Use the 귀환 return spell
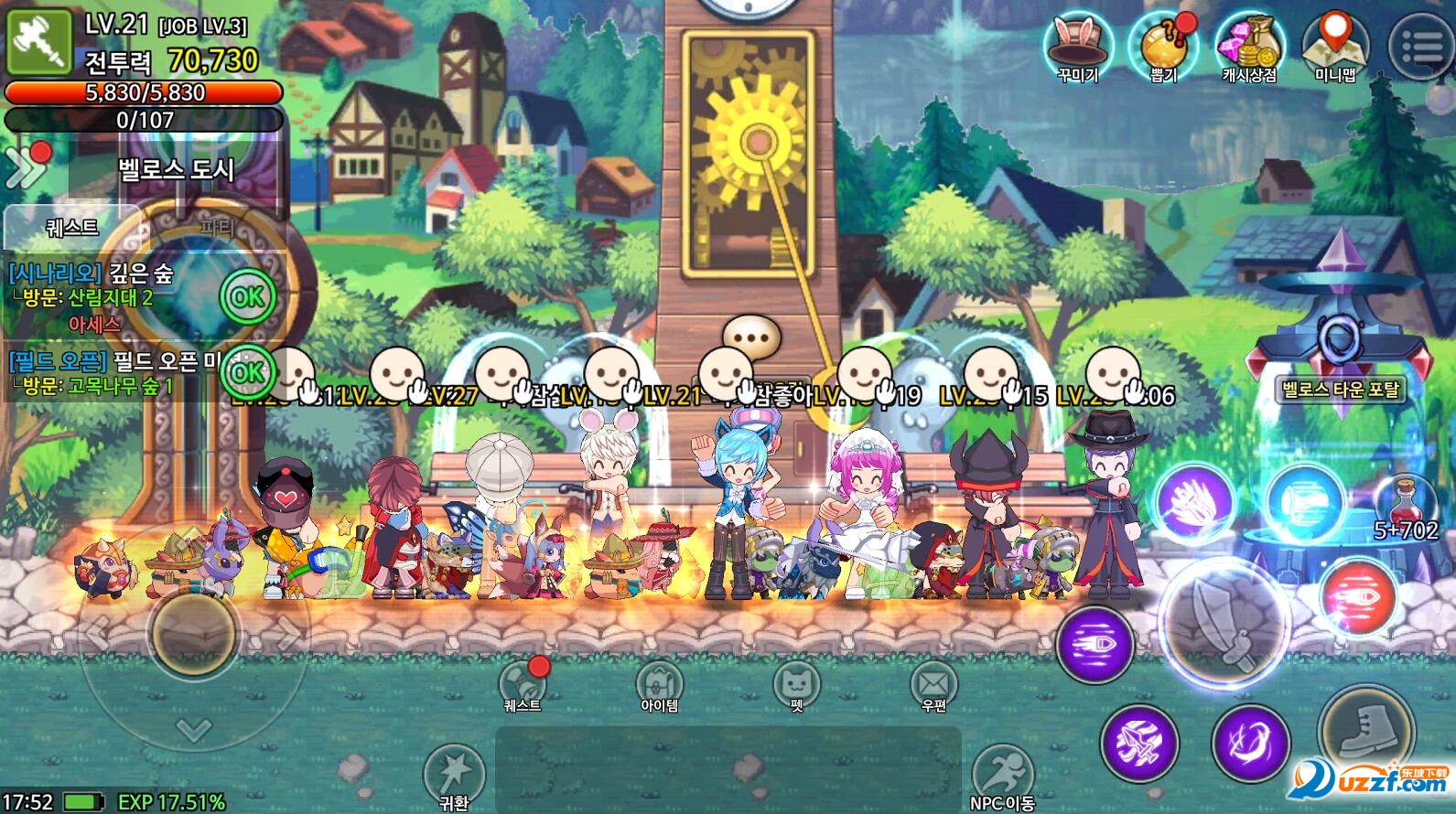 pos(453,773)
